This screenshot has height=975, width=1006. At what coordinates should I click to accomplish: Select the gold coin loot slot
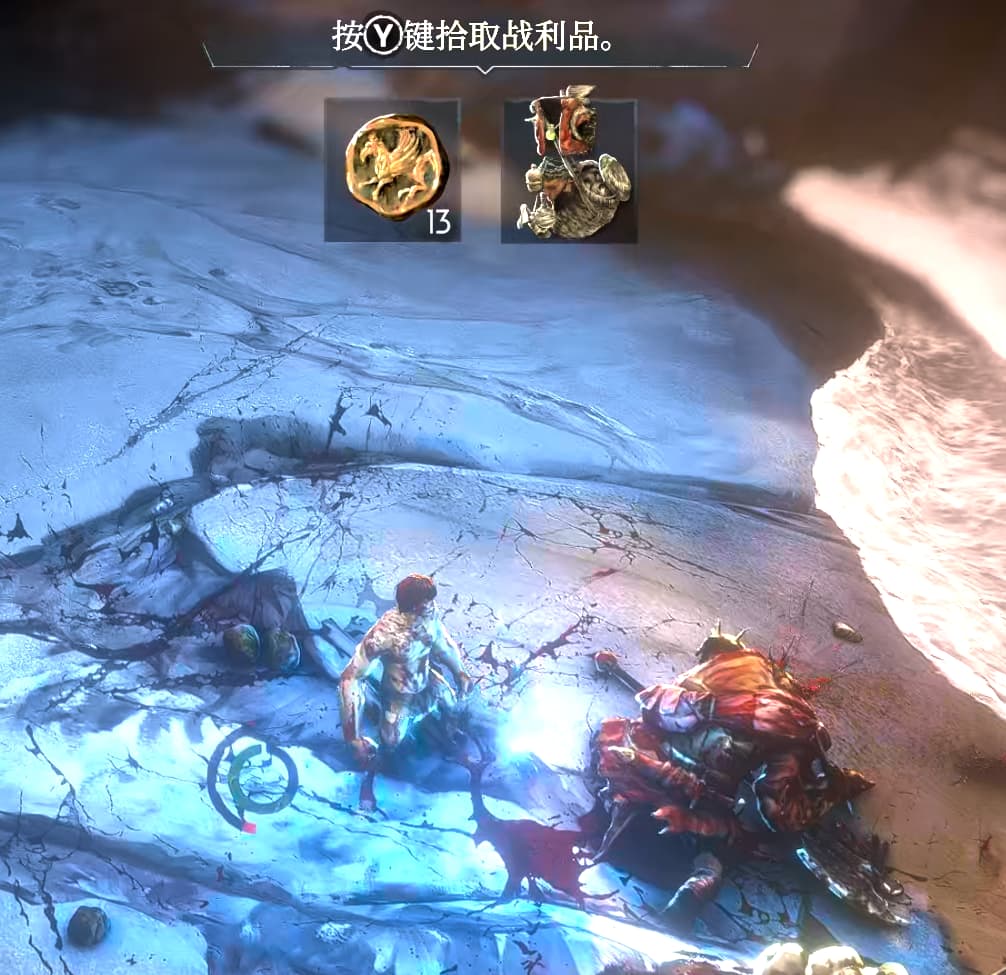point(392,170)
